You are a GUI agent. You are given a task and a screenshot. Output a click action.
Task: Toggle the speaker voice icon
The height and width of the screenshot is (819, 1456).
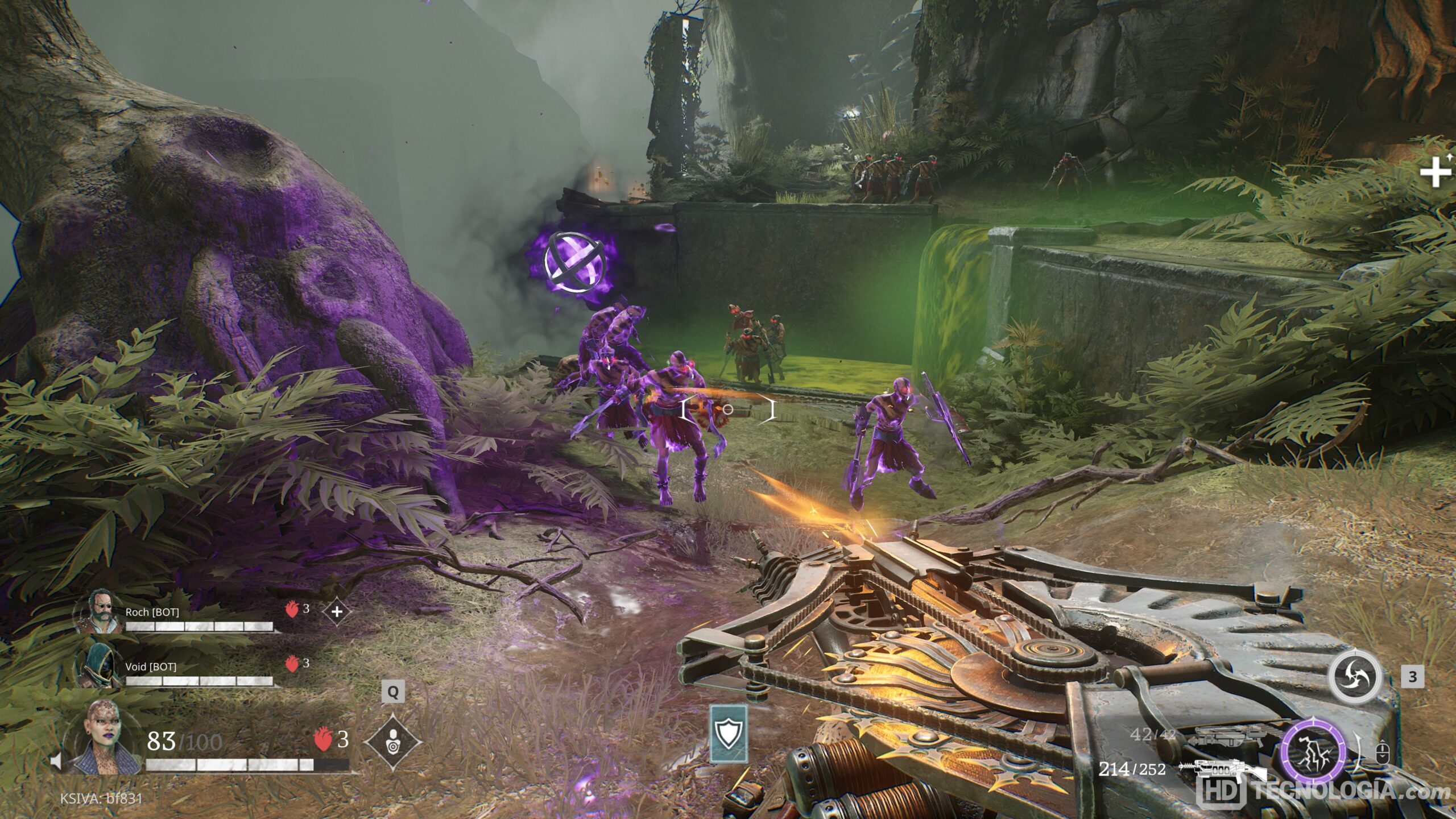point(56,761)
